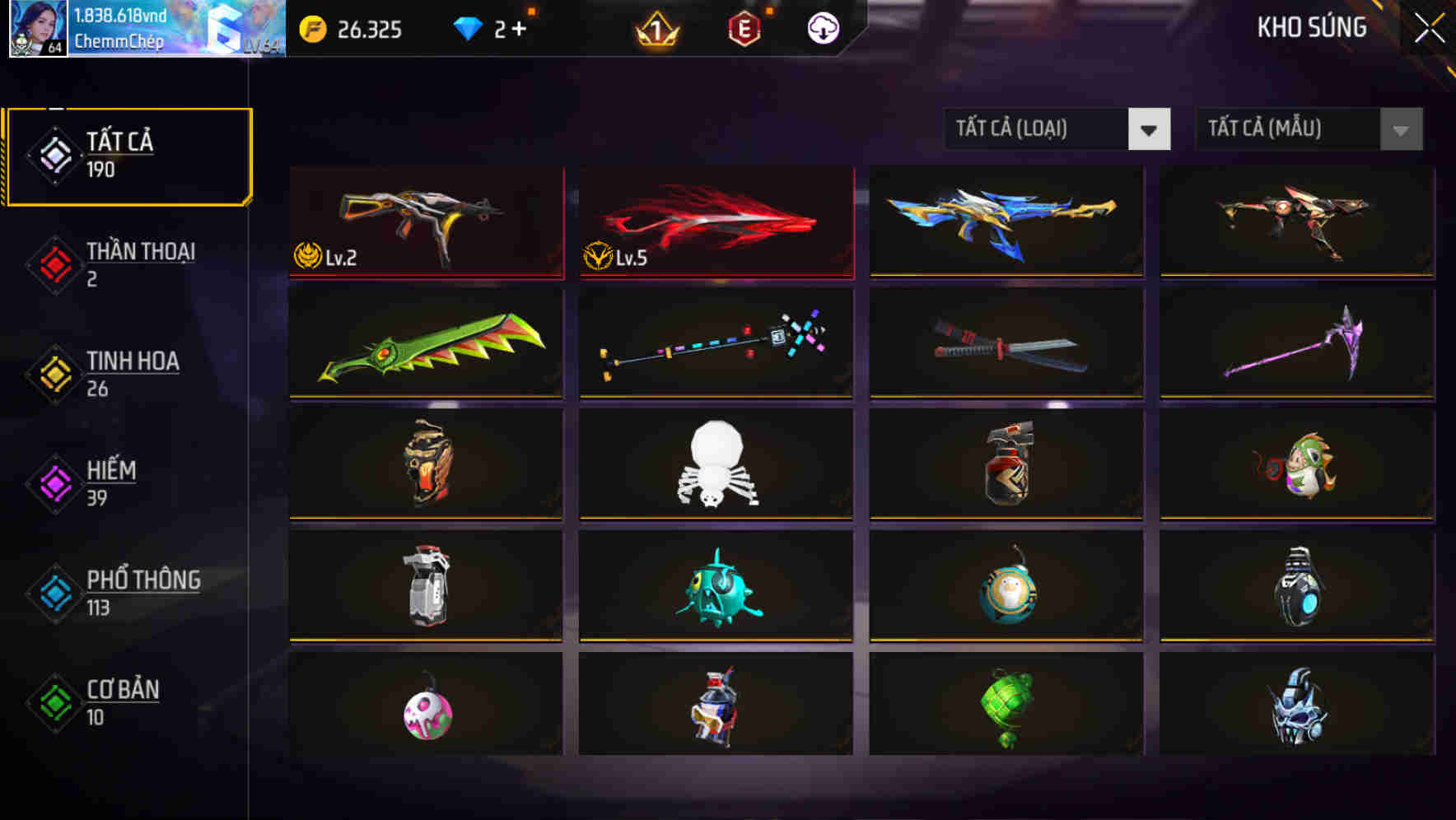Open the cloud download icon
This screenshot has width=1456, height=820.
point(822,28)
